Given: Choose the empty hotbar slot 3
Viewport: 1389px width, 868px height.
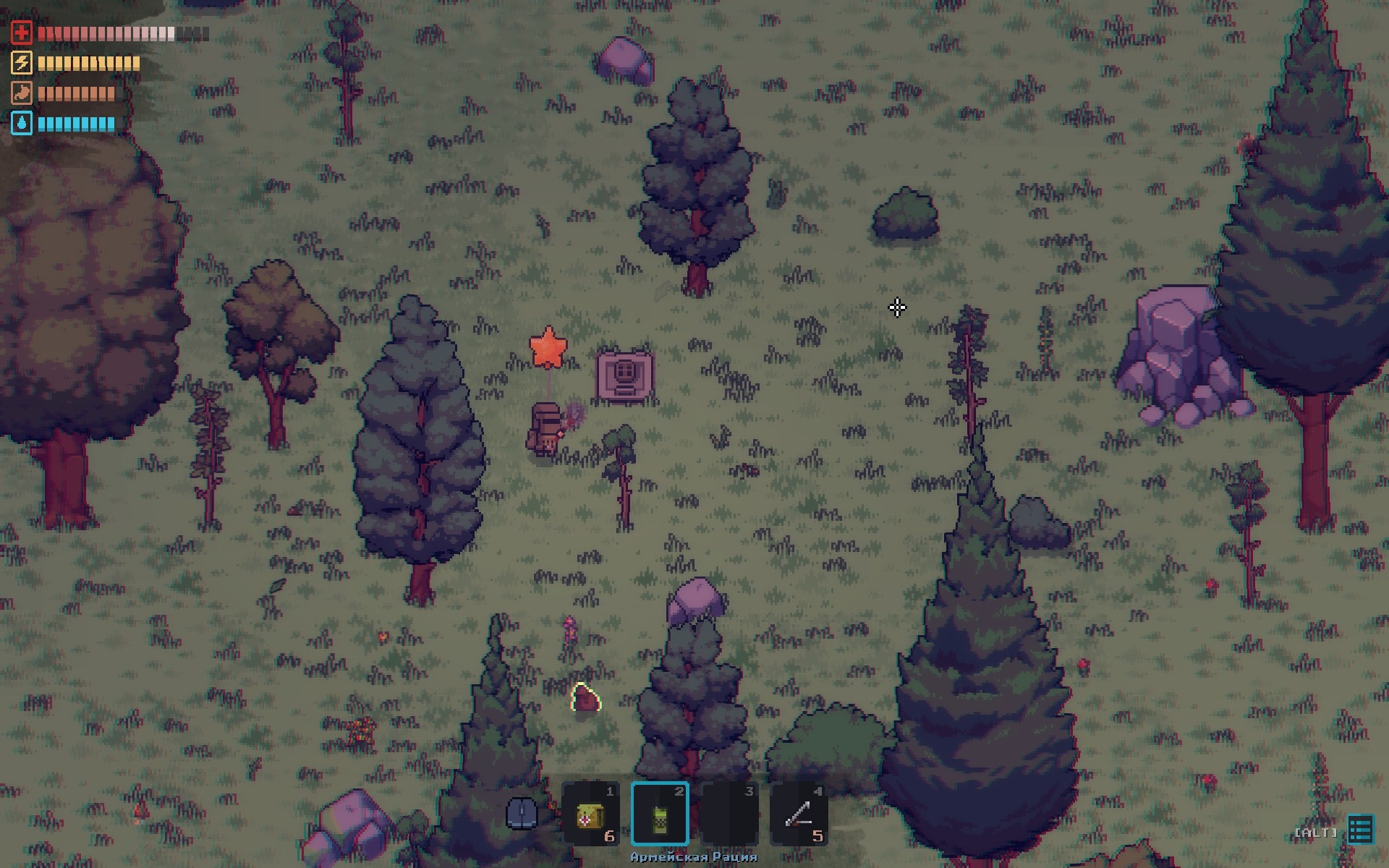Looking at the screenshot, I should coord(729,814).
